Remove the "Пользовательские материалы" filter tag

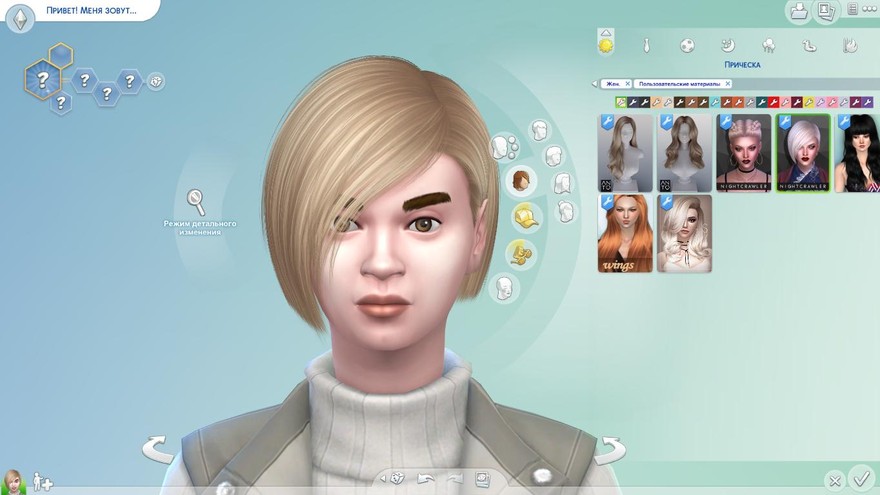[727, 84]
